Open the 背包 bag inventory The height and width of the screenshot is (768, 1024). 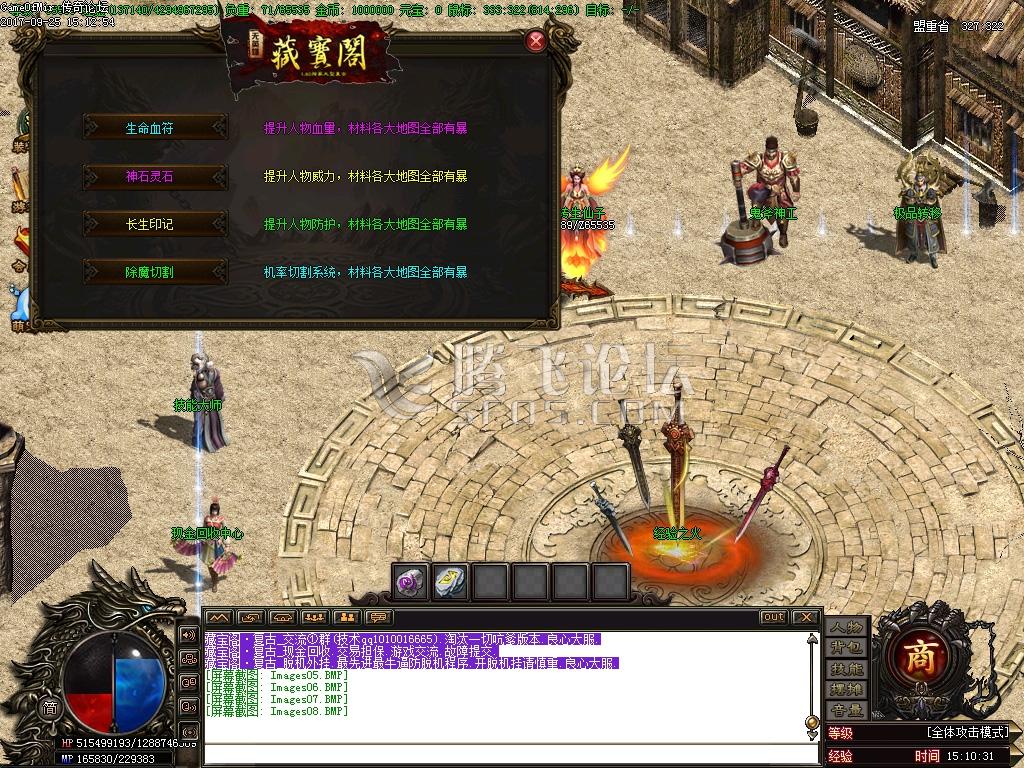point(846,648)
